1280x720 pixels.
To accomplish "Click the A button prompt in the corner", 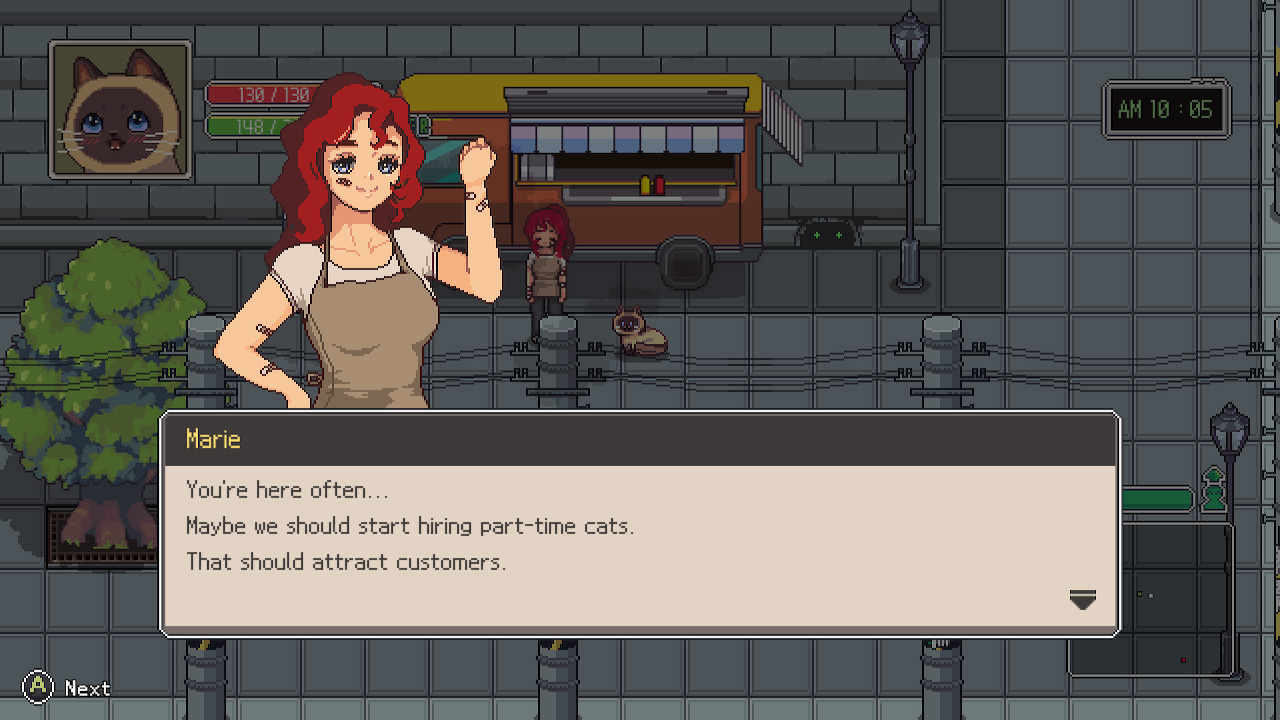I will tap(39, 687).
